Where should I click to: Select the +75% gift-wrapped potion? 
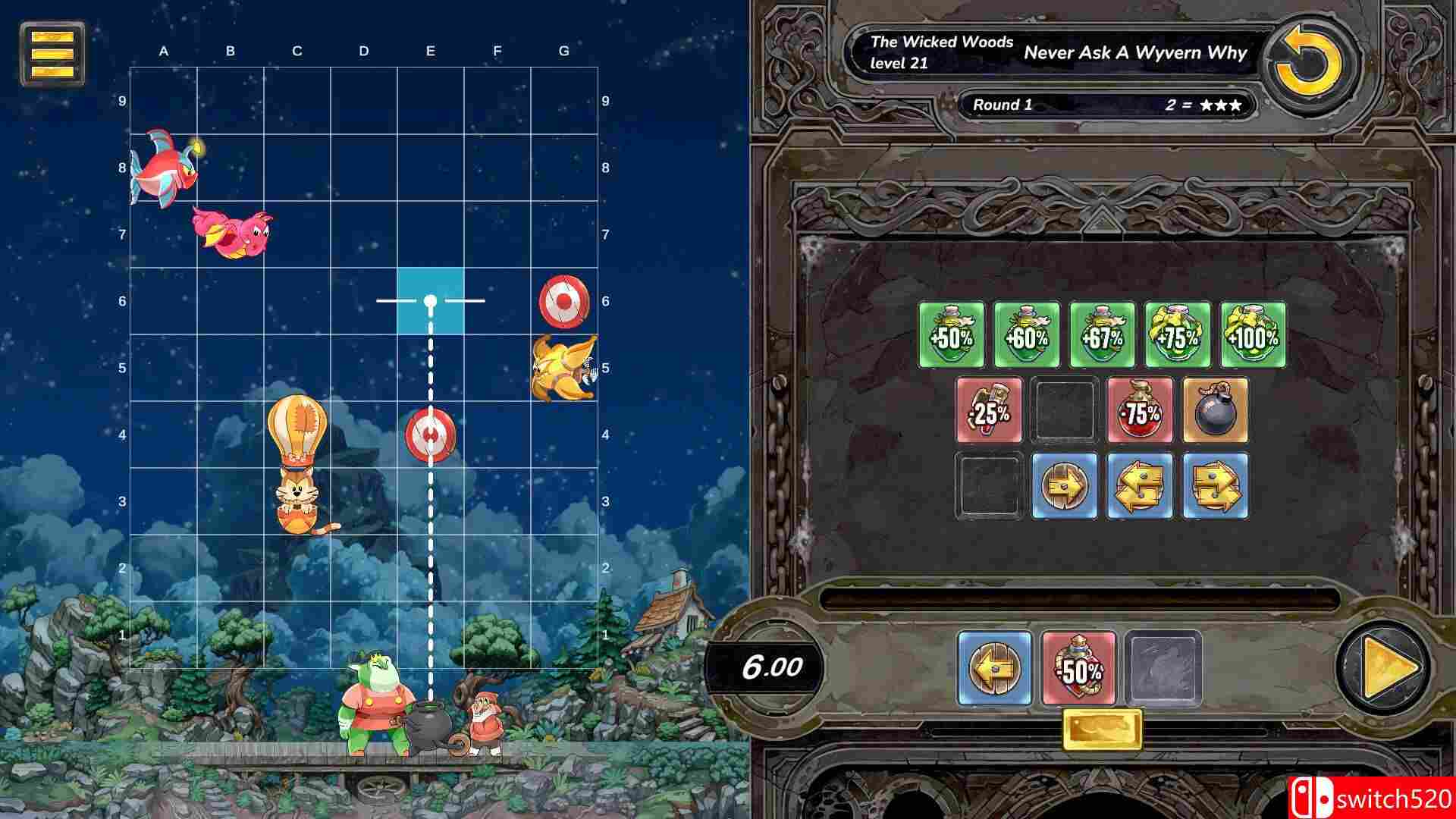(1177, 336)
